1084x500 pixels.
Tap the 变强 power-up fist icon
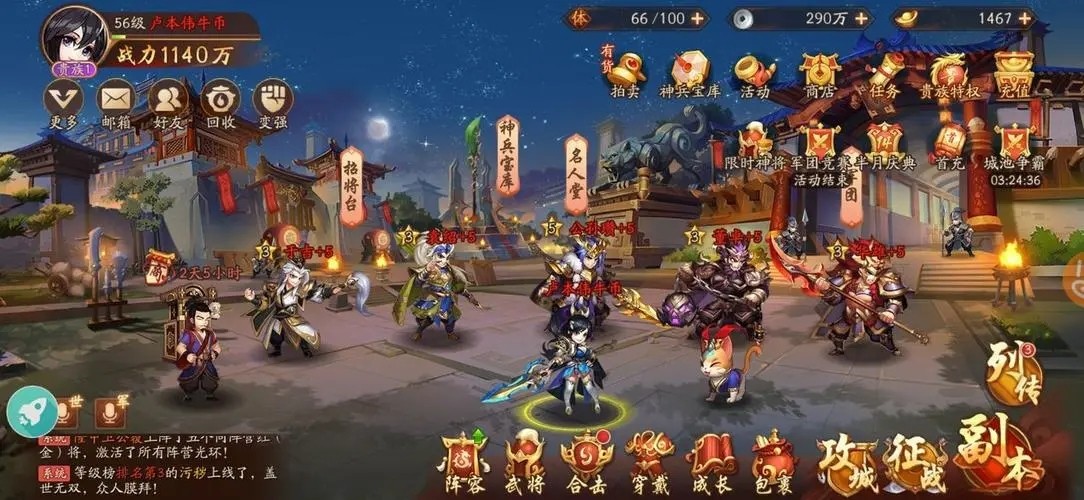tap(272, 99)
